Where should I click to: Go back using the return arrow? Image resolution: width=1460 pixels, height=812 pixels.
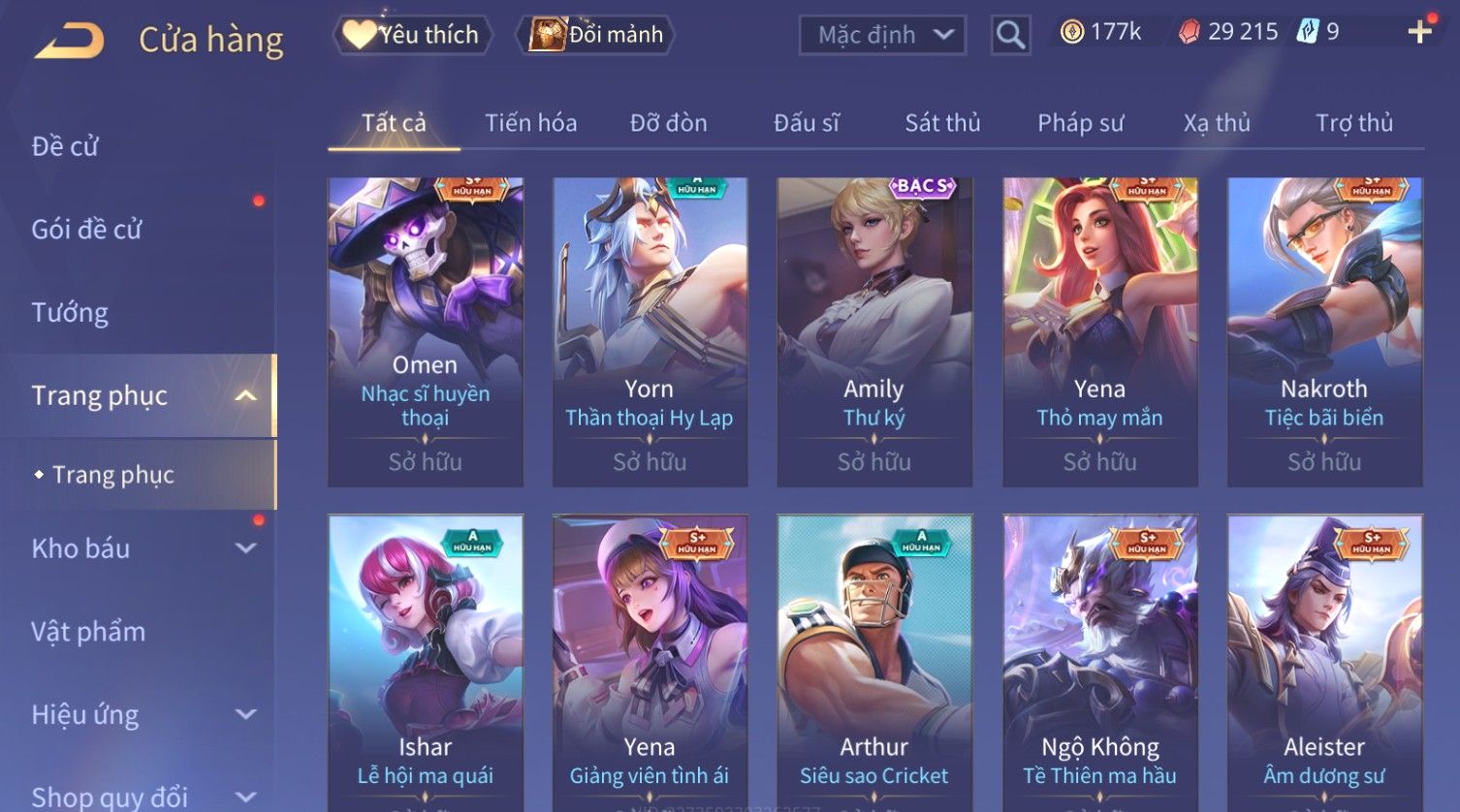[x=70, y=41]
